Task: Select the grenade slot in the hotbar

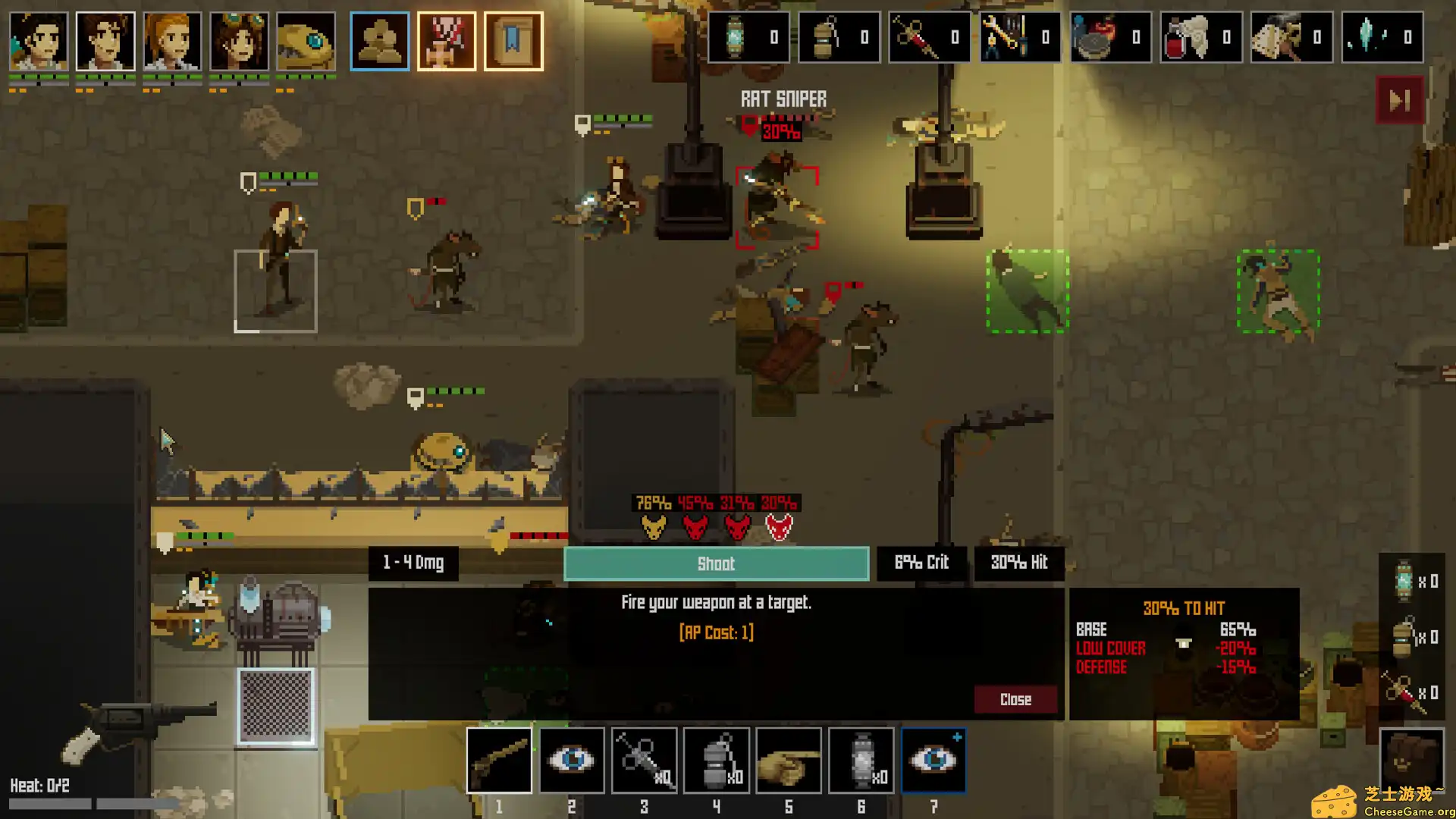Action: coord(717,760)
